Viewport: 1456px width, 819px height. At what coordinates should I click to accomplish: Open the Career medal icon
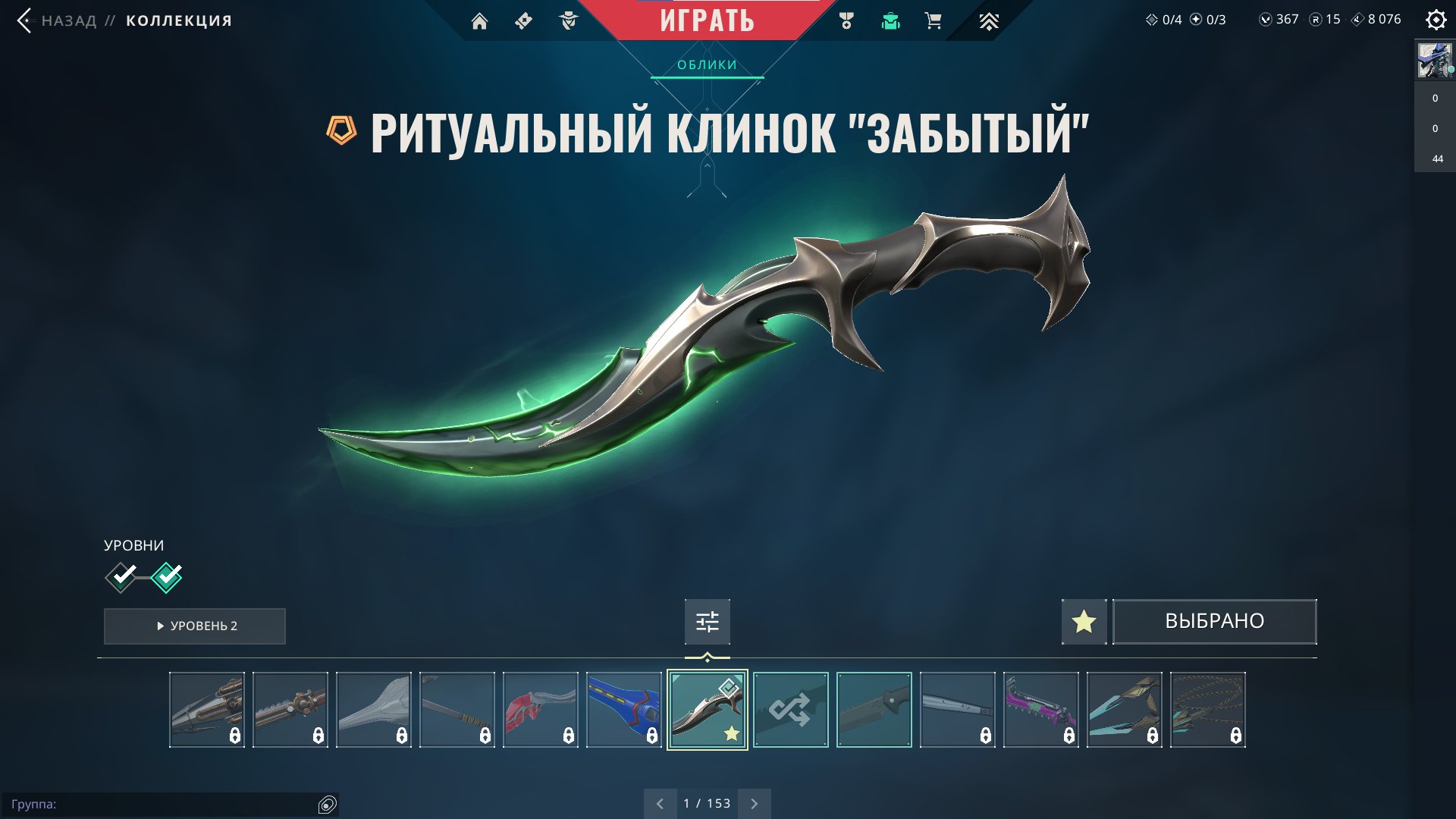(848, 20)
